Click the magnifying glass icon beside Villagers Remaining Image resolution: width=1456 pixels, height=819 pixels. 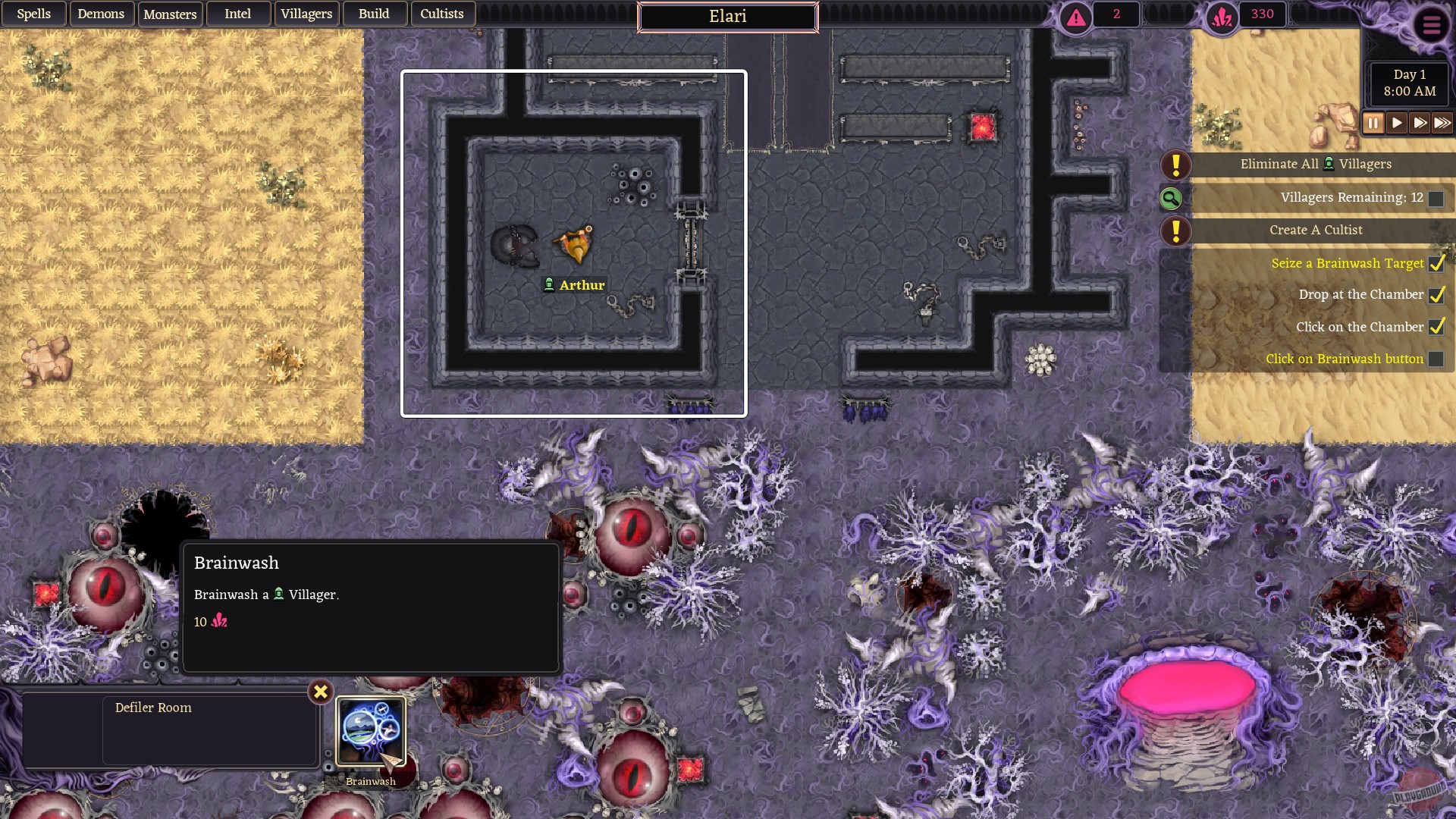pyautogui.click(x=1171, y=199)
